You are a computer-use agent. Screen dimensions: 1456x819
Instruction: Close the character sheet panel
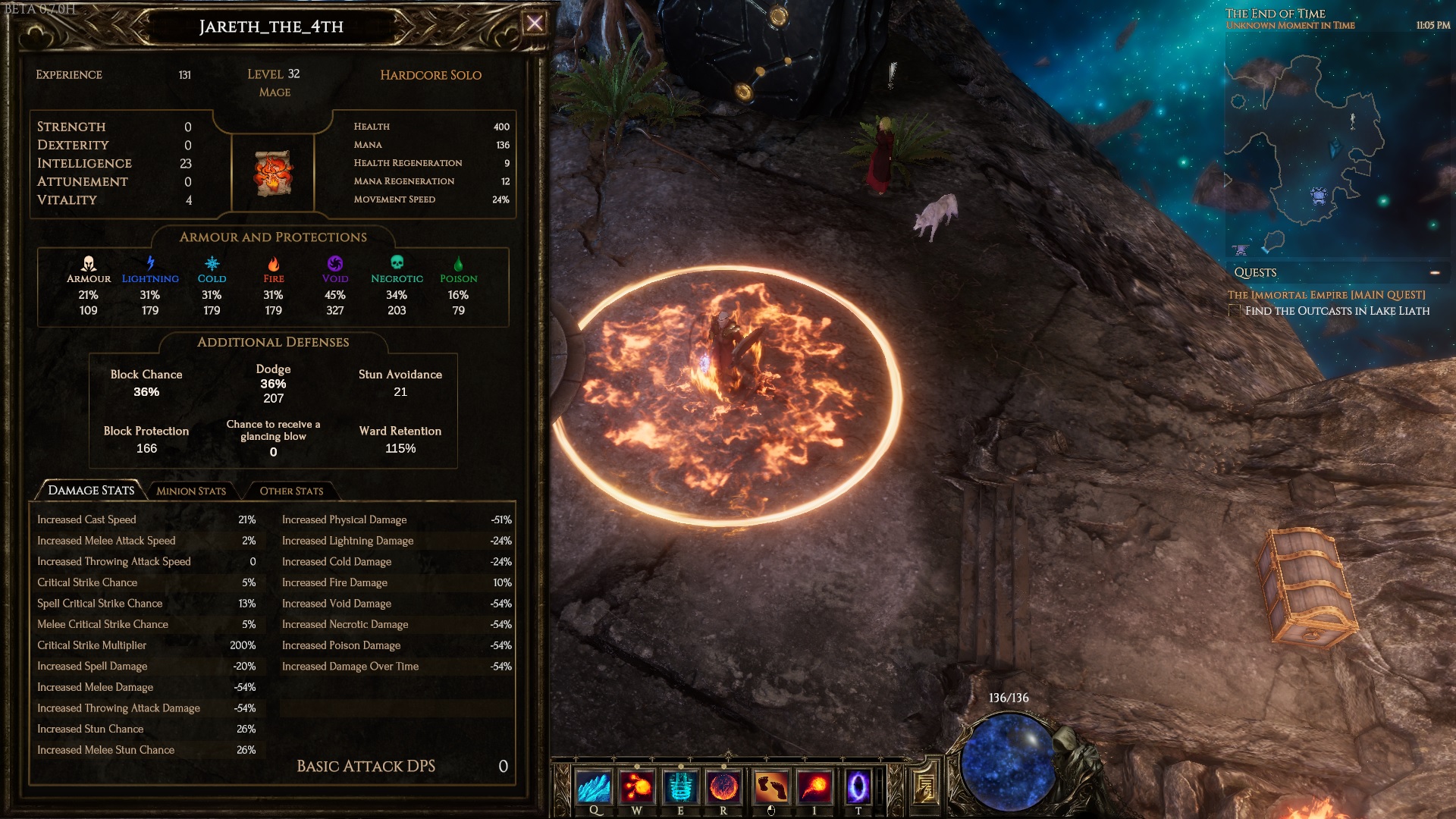pos(535,24)
